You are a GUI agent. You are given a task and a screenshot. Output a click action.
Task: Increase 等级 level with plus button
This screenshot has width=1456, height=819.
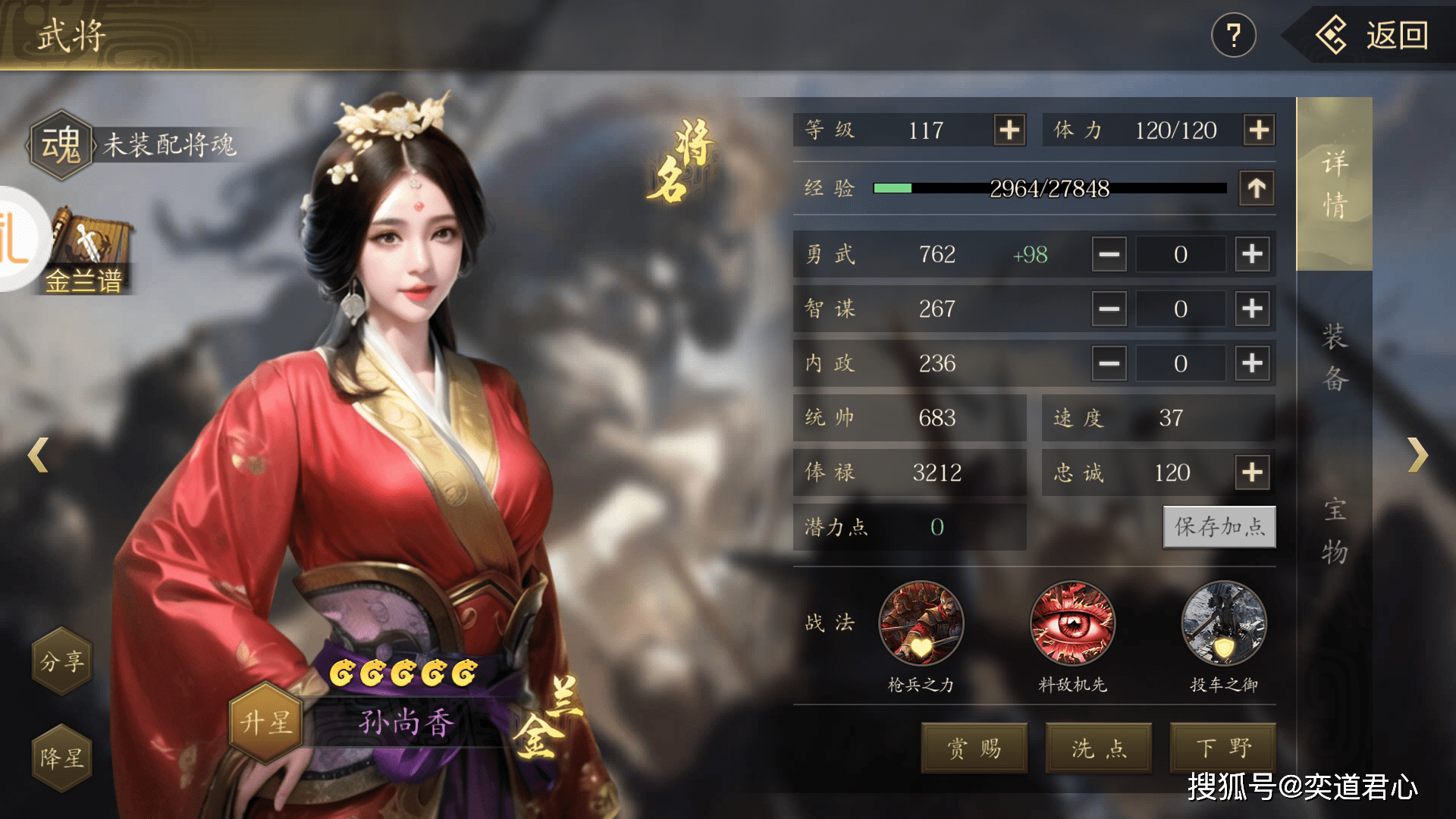(1009, 130)
